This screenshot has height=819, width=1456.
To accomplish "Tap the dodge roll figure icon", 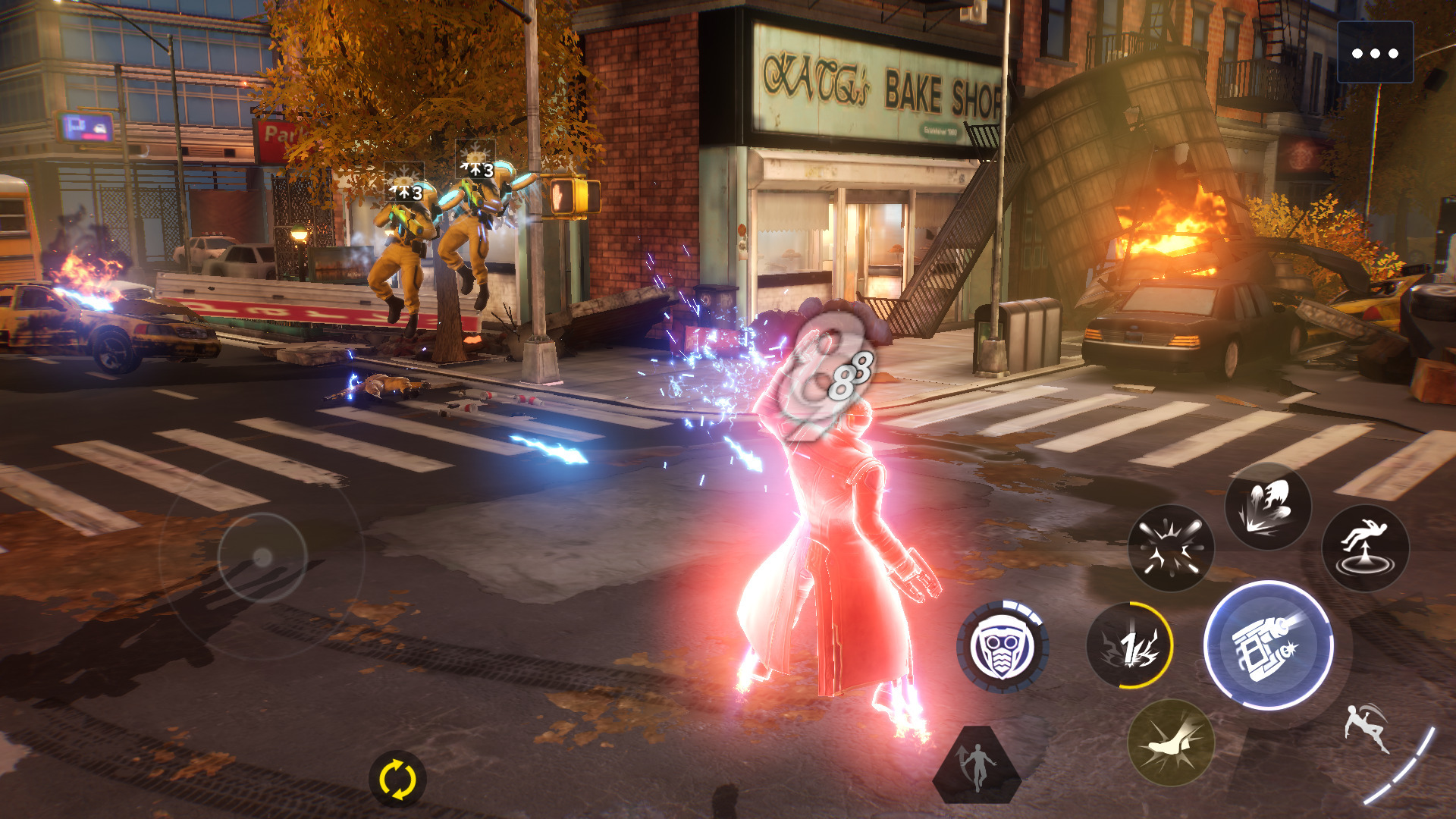I will point(1367,730).
